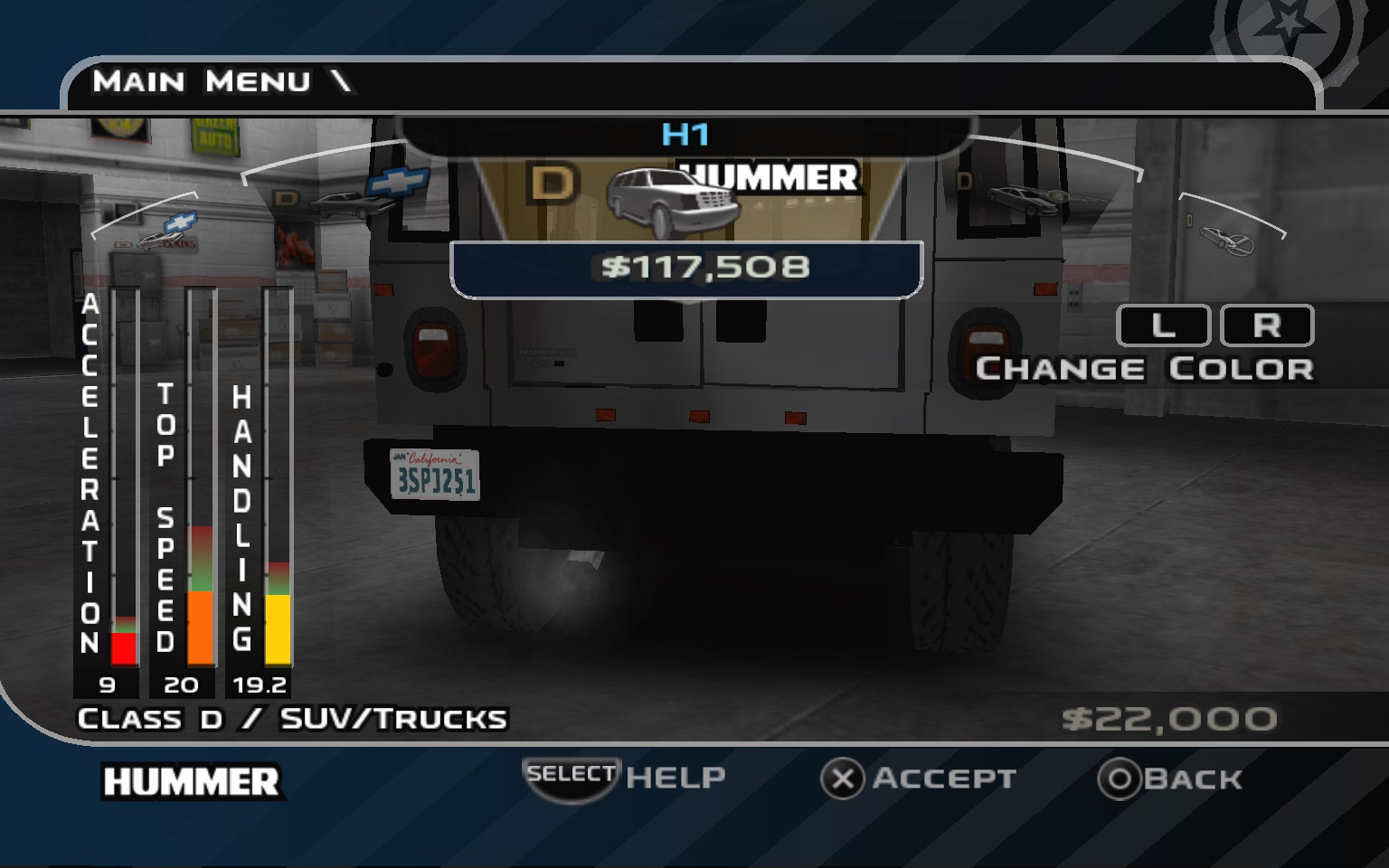Click the $117,508 price banner
1389x868 pixels.
[685, 266]
